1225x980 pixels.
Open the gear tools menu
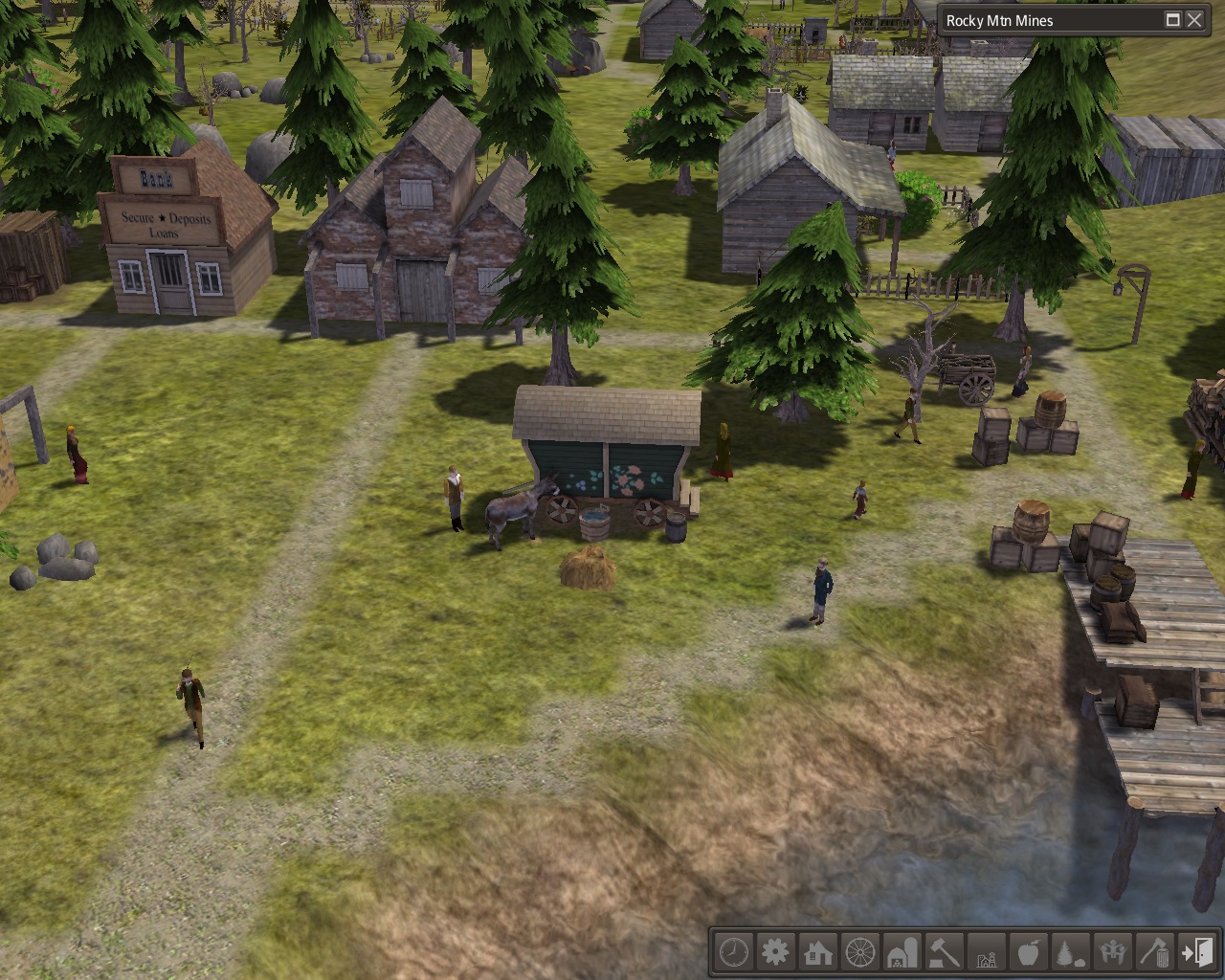(775, 952)
